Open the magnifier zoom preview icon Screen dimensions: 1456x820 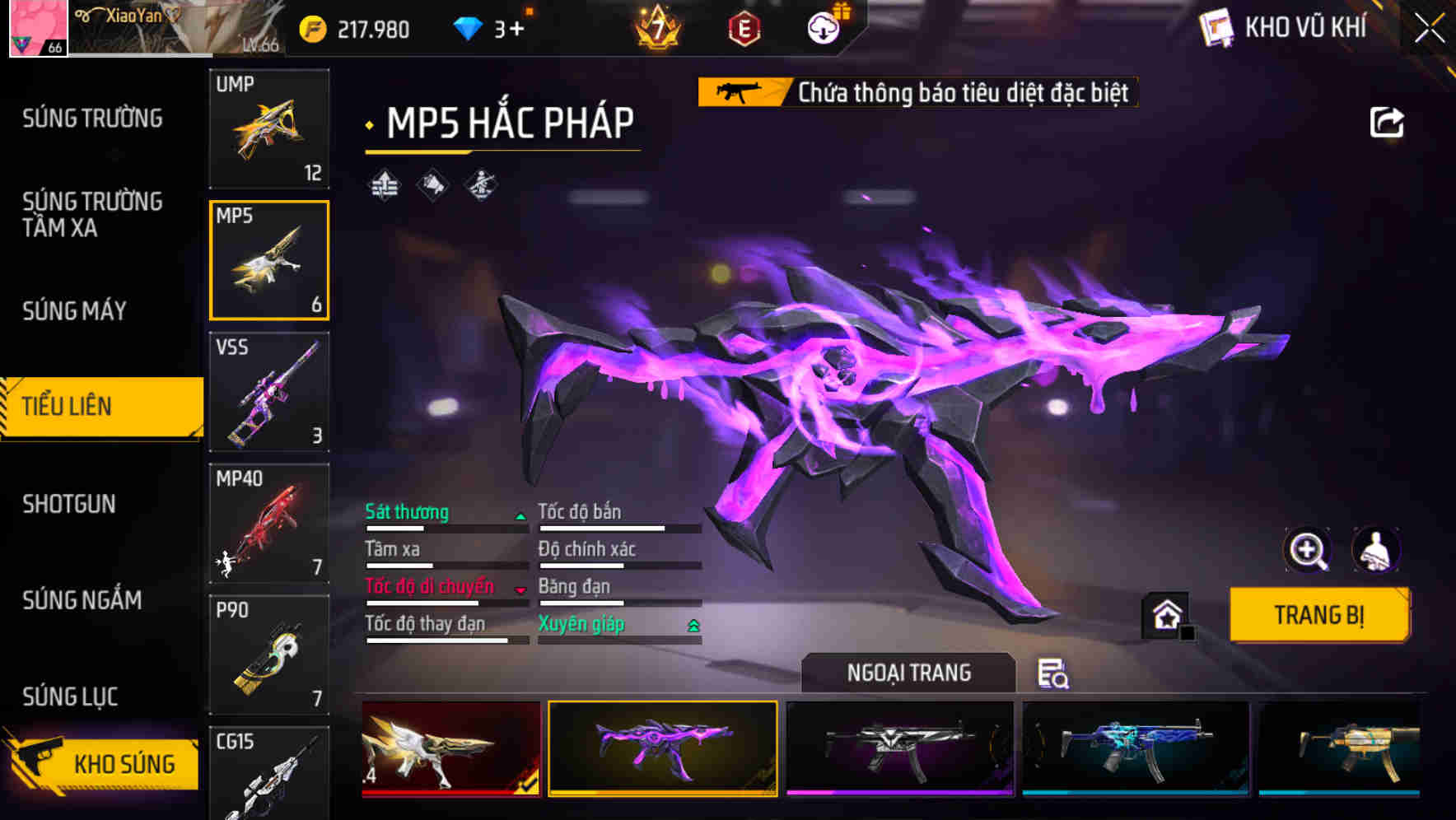click(1309, 550)
